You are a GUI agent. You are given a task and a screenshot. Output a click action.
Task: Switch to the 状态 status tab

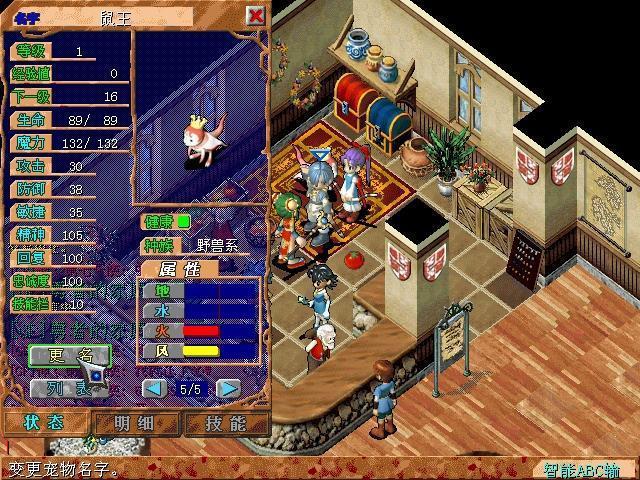pos(46,423)
